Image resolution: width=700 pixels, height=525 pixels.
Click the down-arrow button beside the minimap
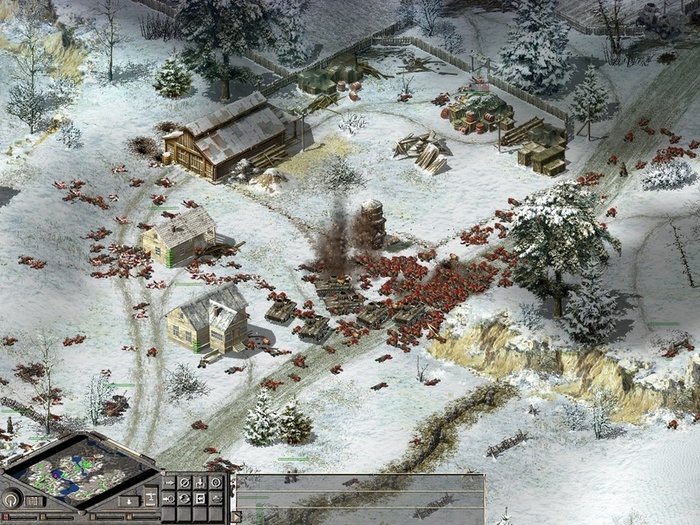tap(129, 501)
